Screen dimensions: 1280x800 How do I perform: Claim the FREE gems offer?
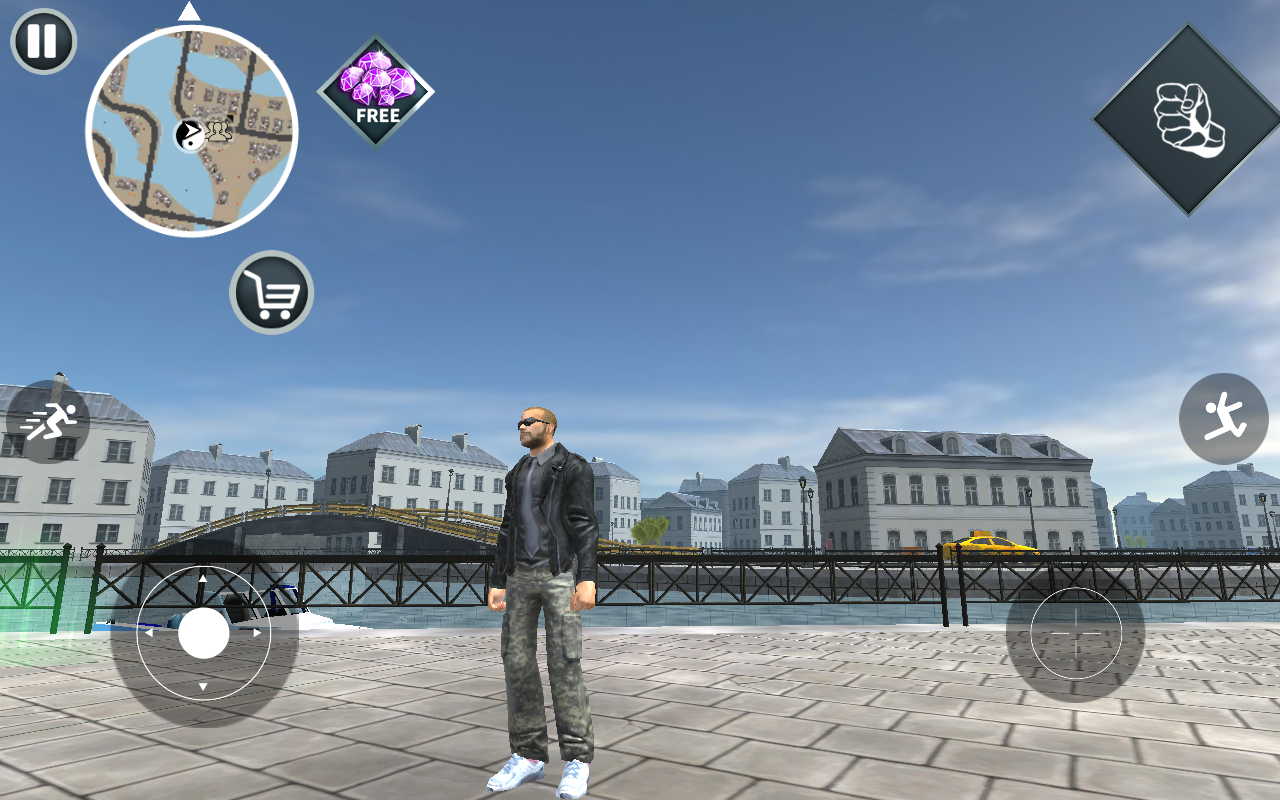click(x=376, y=92)
